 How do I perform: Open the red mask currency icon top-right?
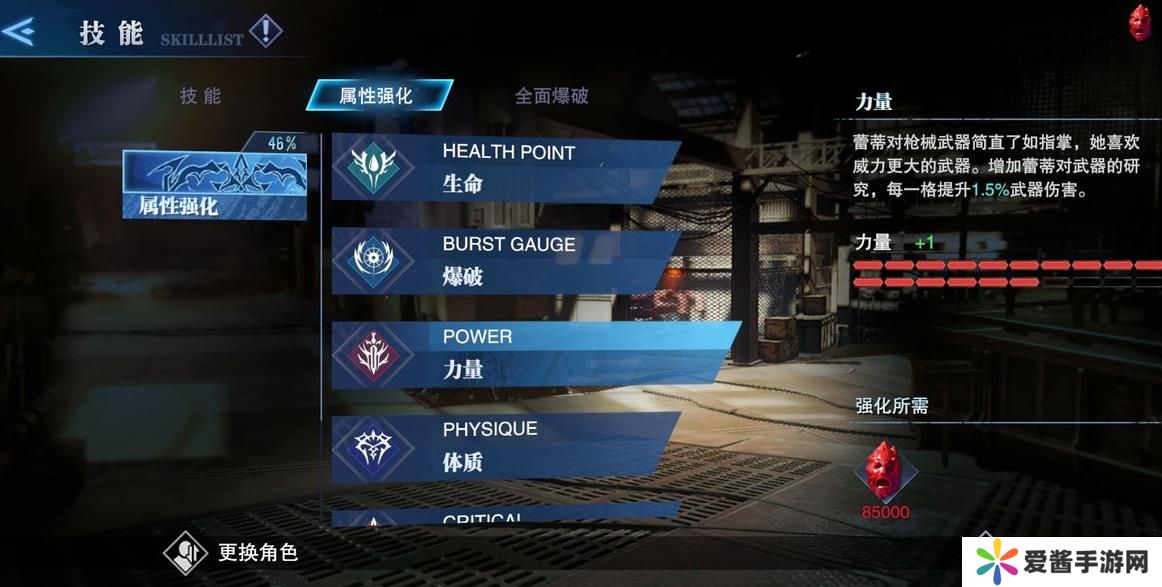[1139, 22]
